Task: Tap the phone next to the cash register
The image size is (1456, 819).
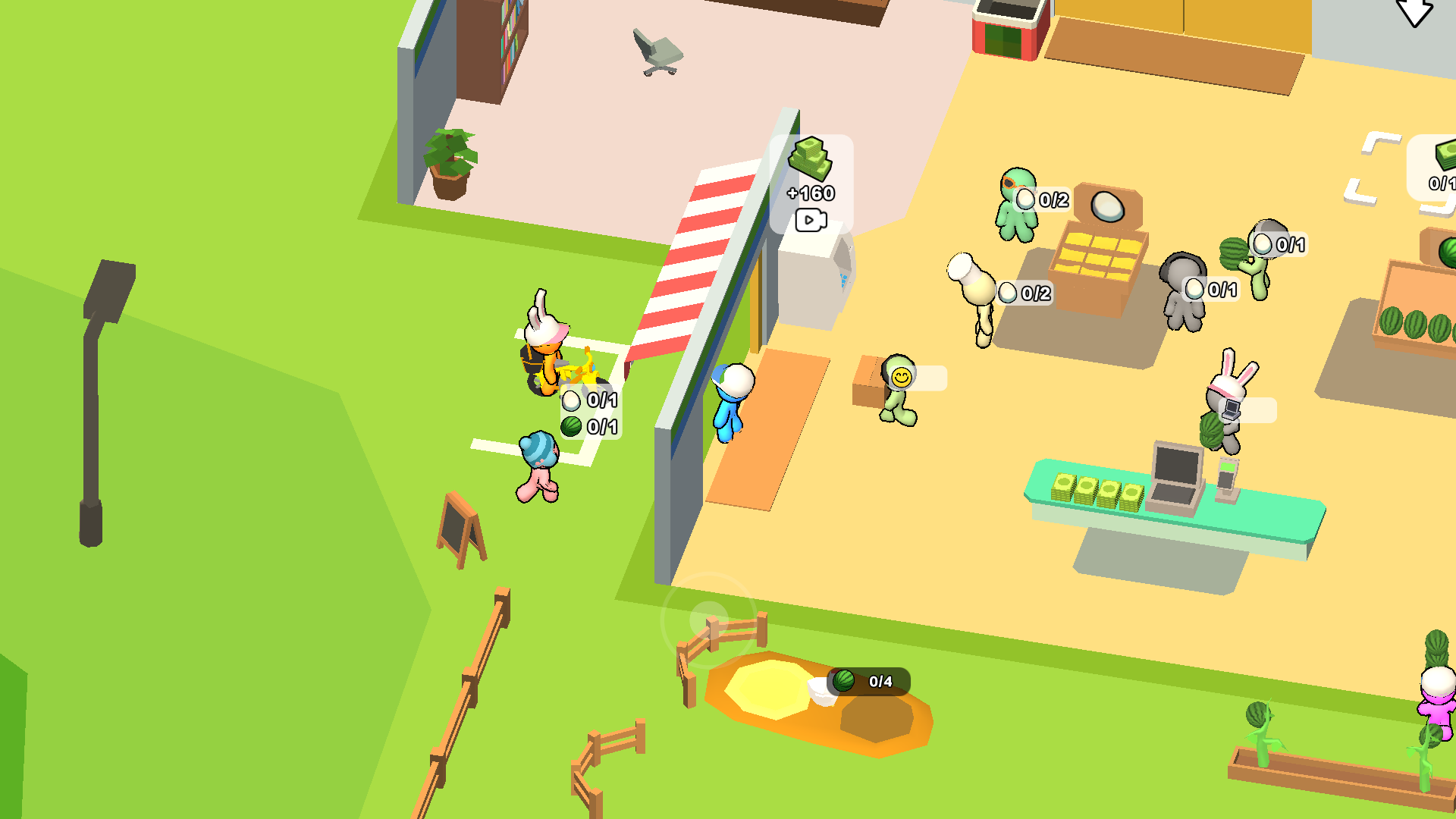Action: [1228, 474]
